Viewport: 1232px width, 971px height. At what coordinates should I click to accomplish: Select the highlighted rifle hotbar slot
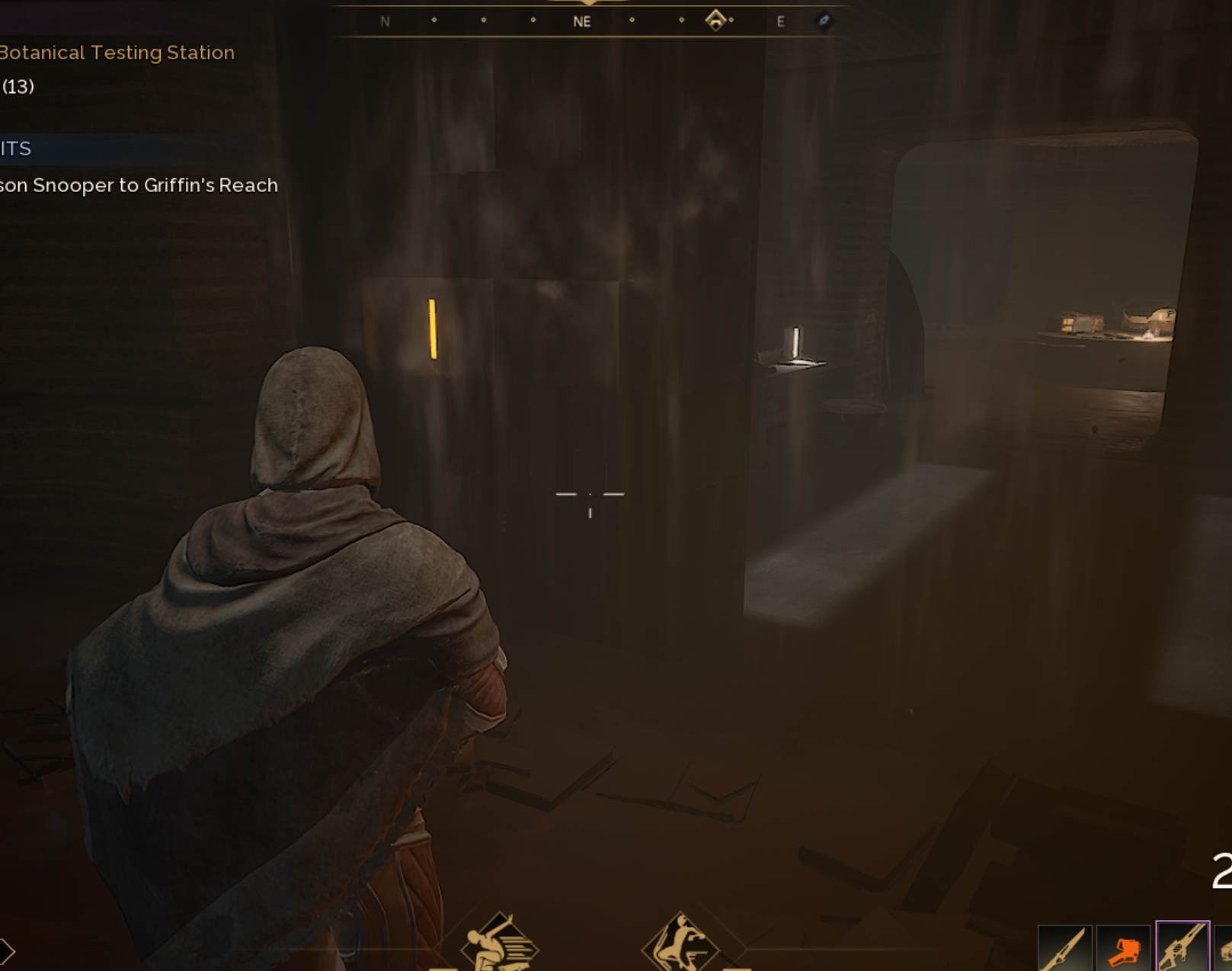(x=1182, y=947)
